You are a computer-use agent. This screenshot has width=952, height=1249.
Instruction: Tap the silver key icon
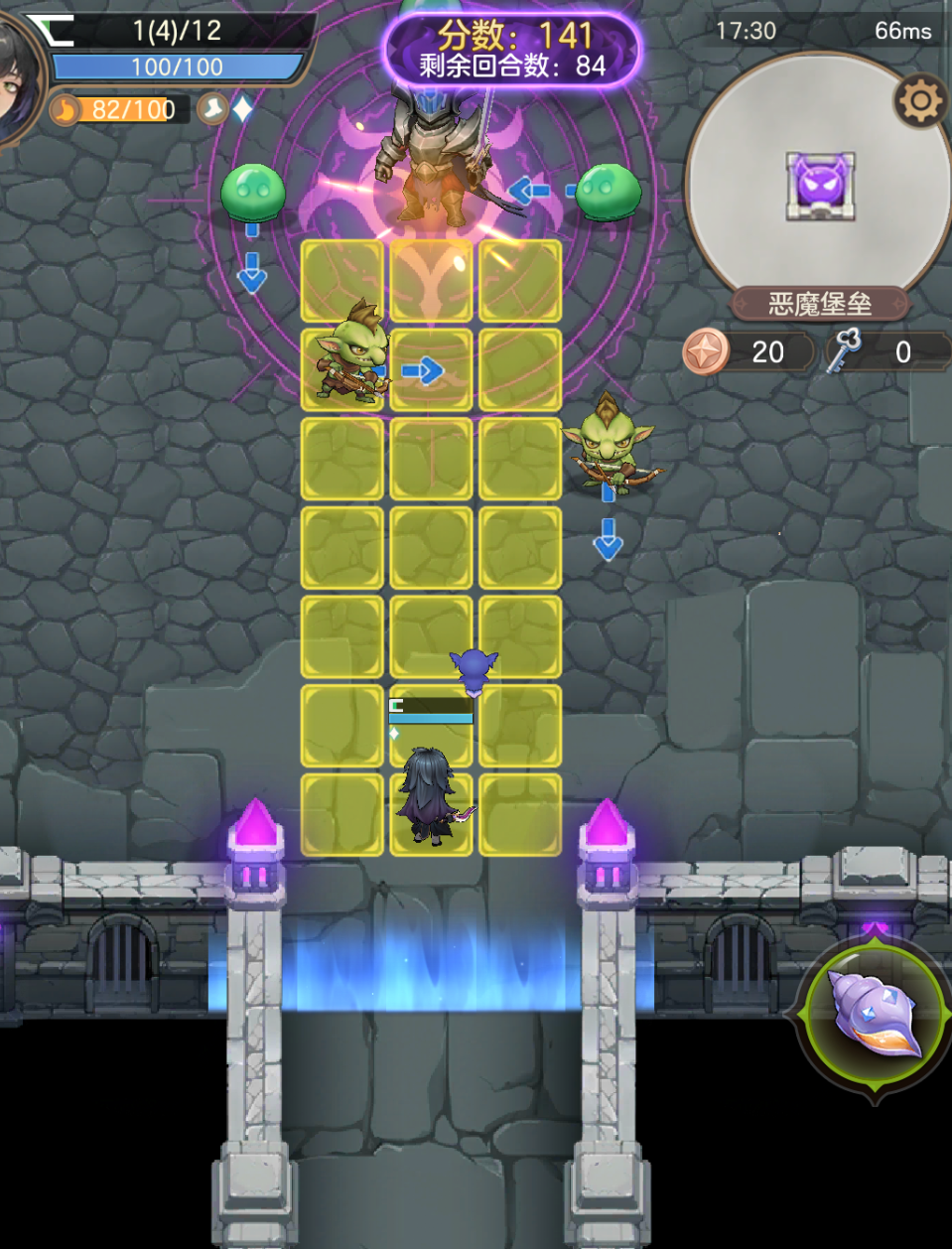pyautogui.click(x=843, y=351)
